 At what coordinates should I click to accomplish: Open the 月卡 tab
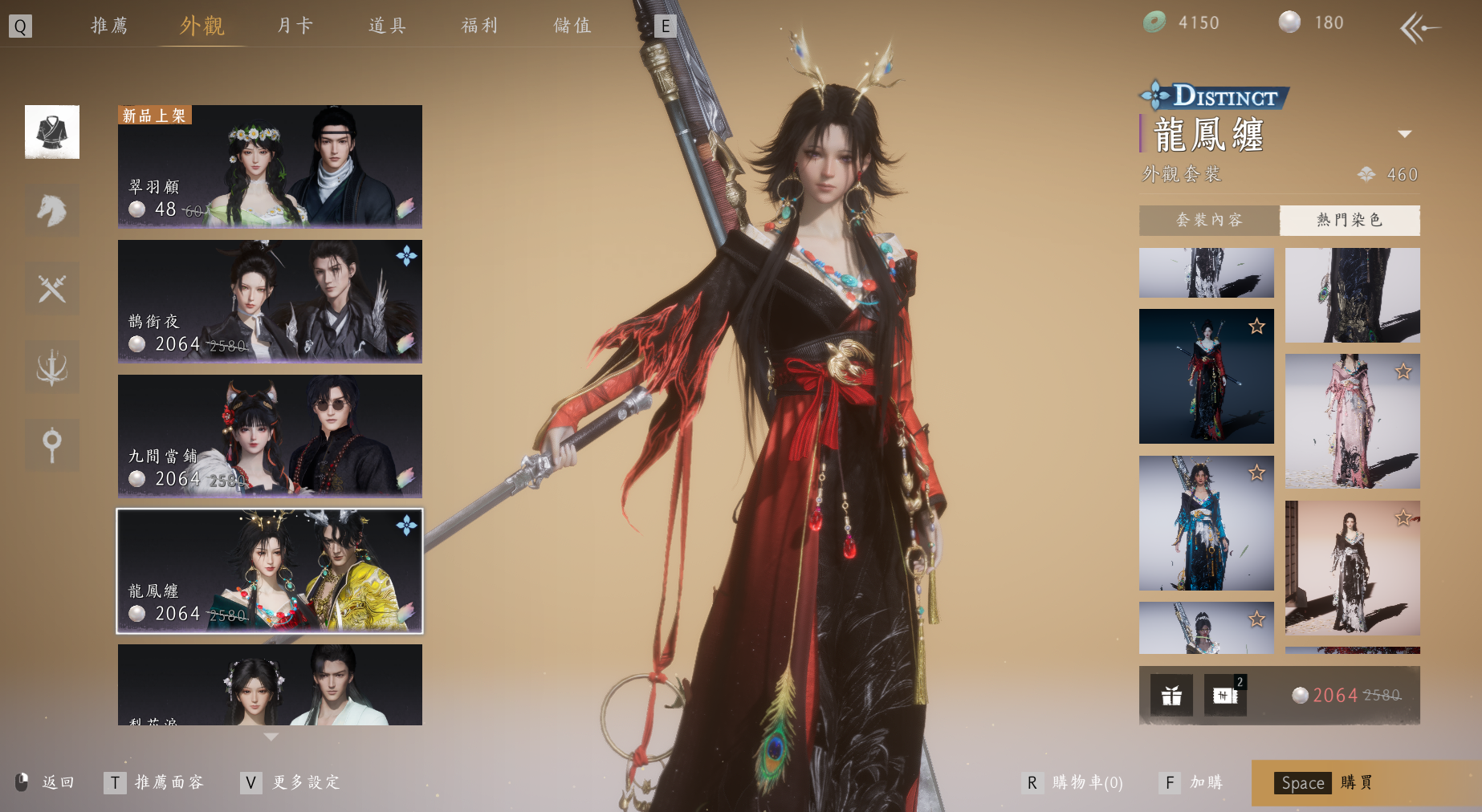(295, 26)
